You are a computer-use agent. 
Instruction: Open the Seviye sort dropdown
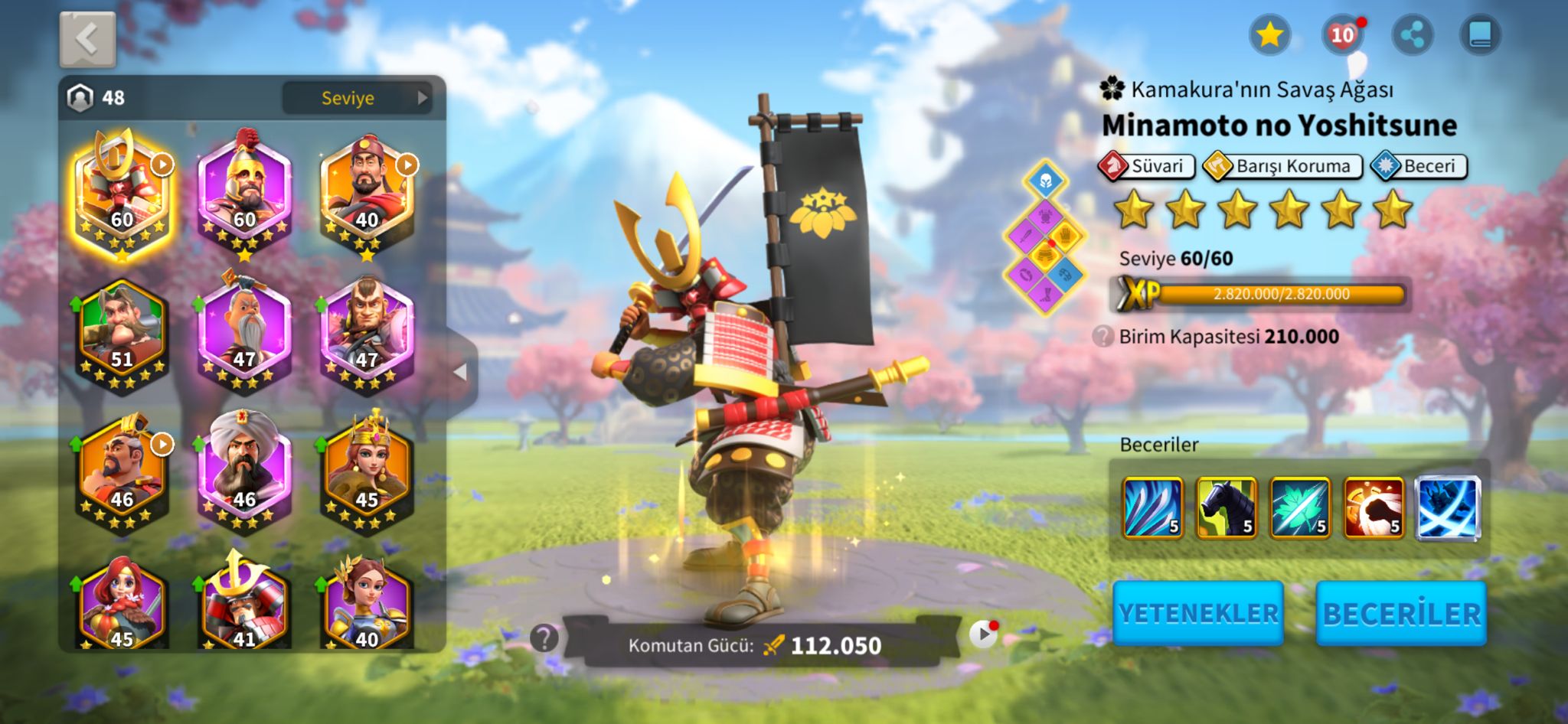tap(356, 98)
